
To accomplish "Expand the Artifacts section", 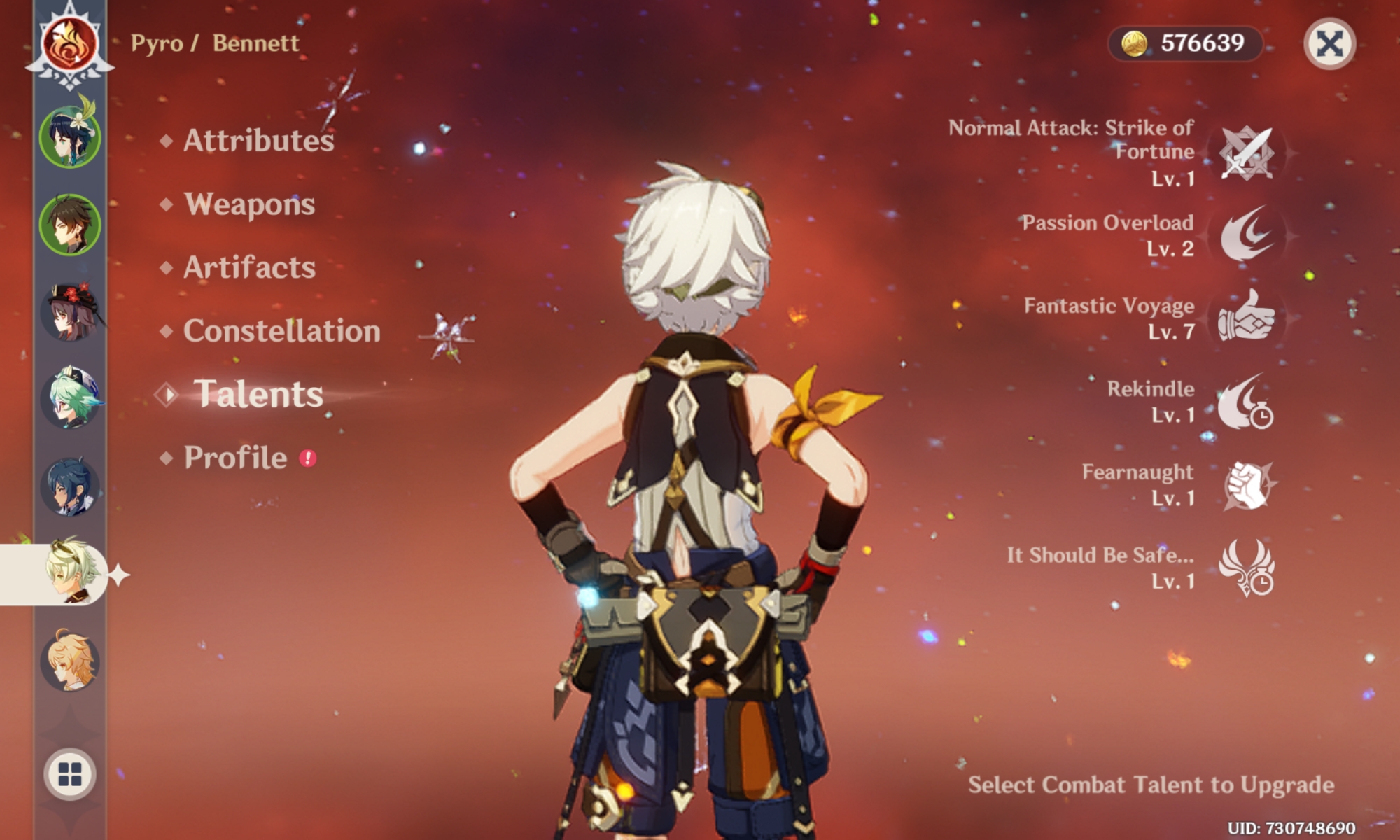I will click(248, 267).
